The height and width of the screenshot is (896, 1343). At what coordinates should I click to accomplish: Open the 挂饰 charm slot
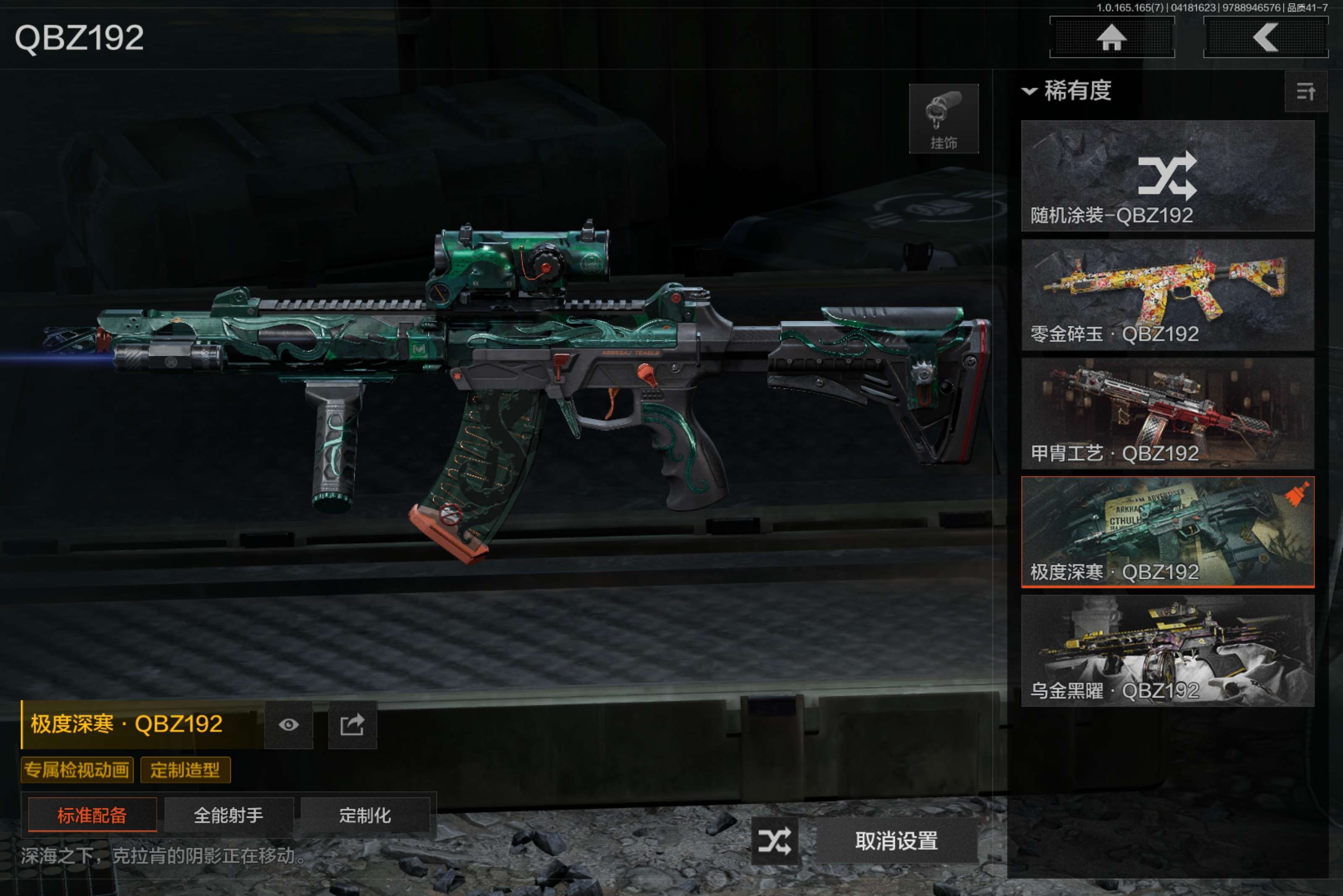pyautogui.click(x=943, y=119)
